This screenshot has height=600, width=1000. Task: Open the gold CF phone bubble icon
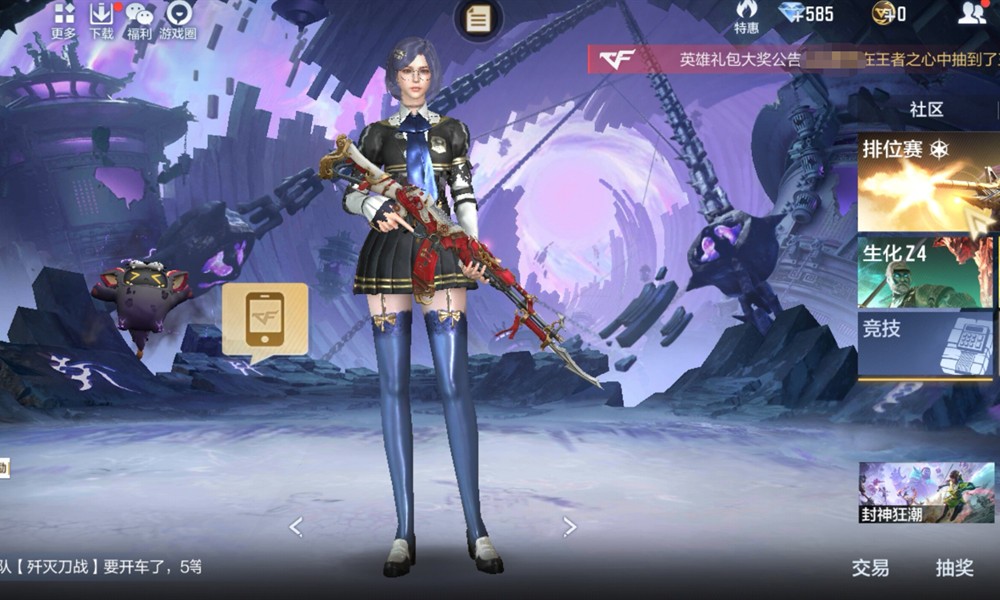pos(265,320)
